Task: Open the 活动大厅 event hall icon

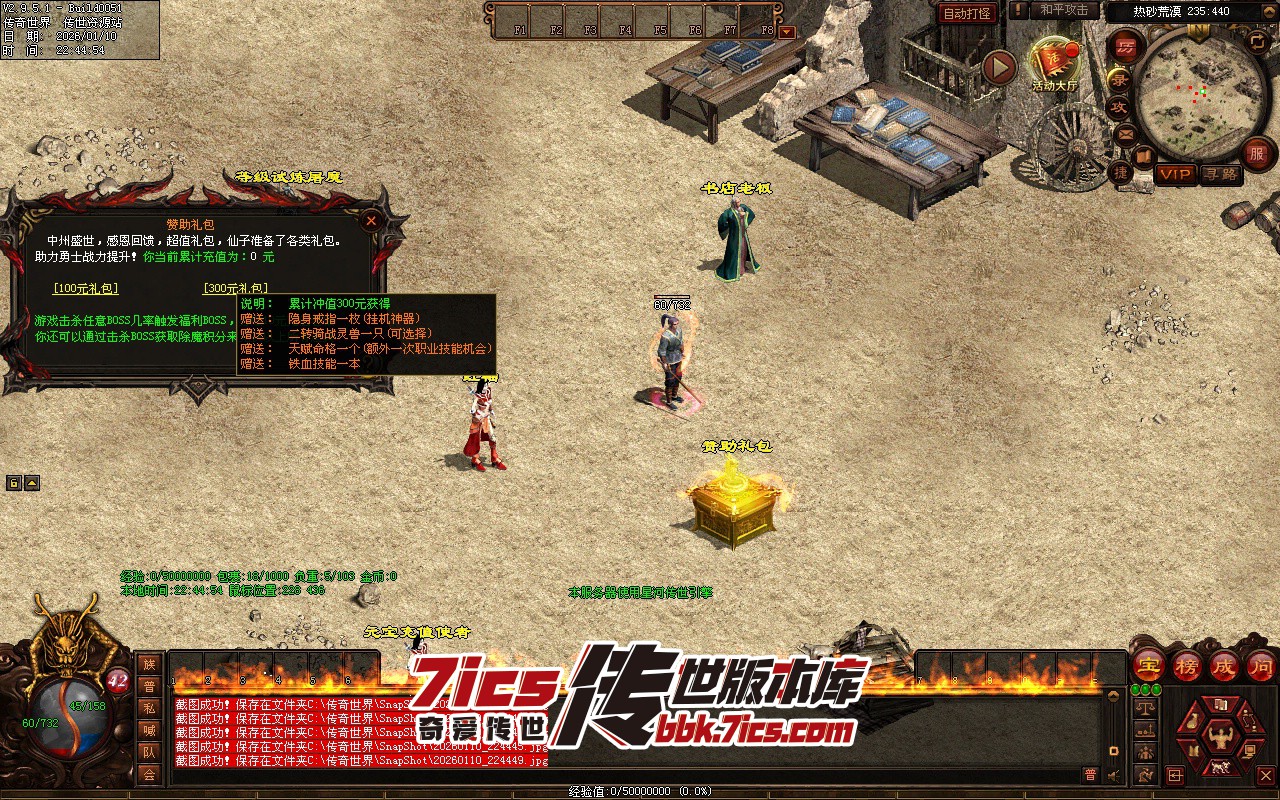Action: 1054,63
